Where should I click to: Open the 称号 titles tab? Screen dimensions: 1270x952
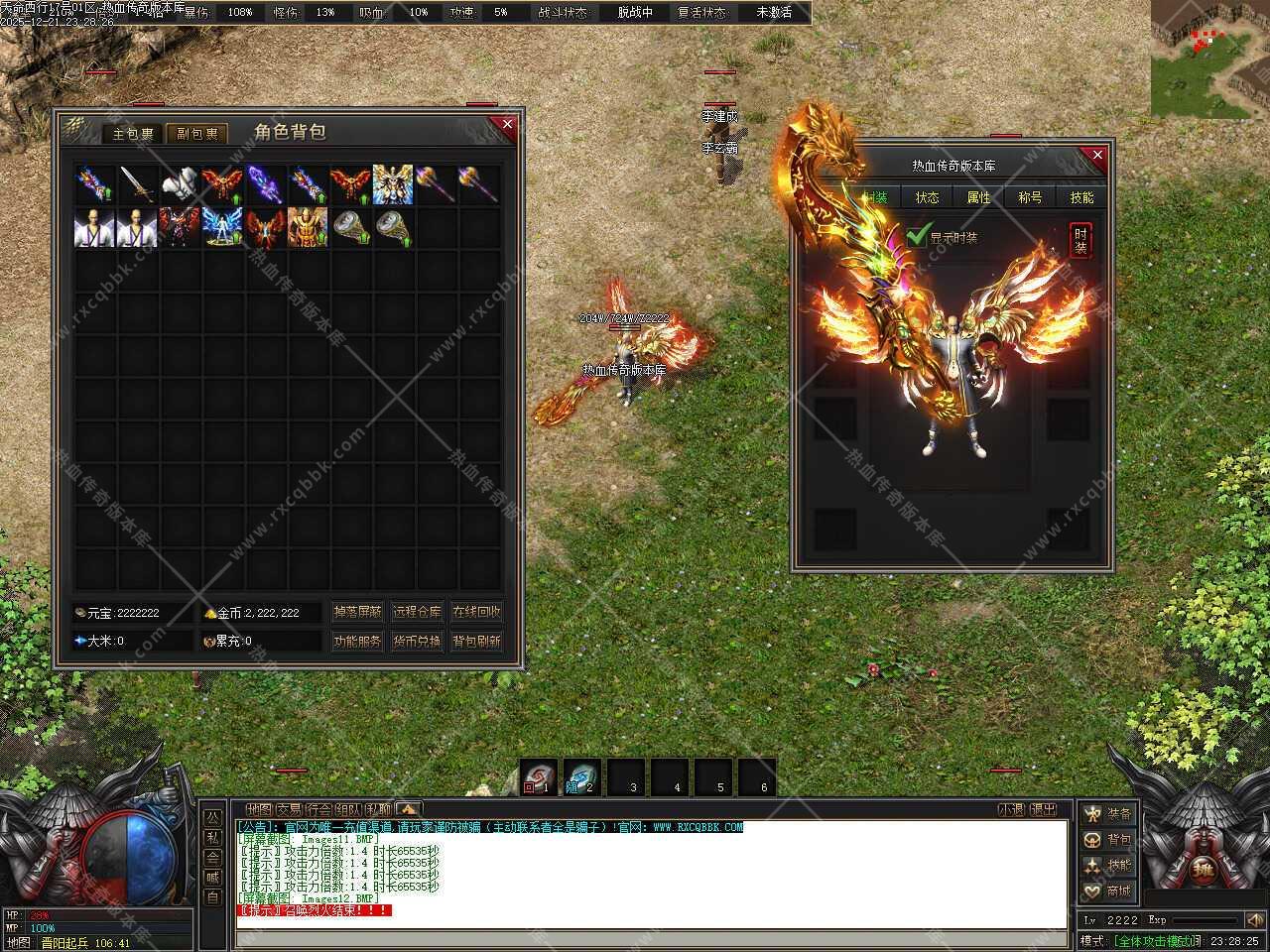1030,197
